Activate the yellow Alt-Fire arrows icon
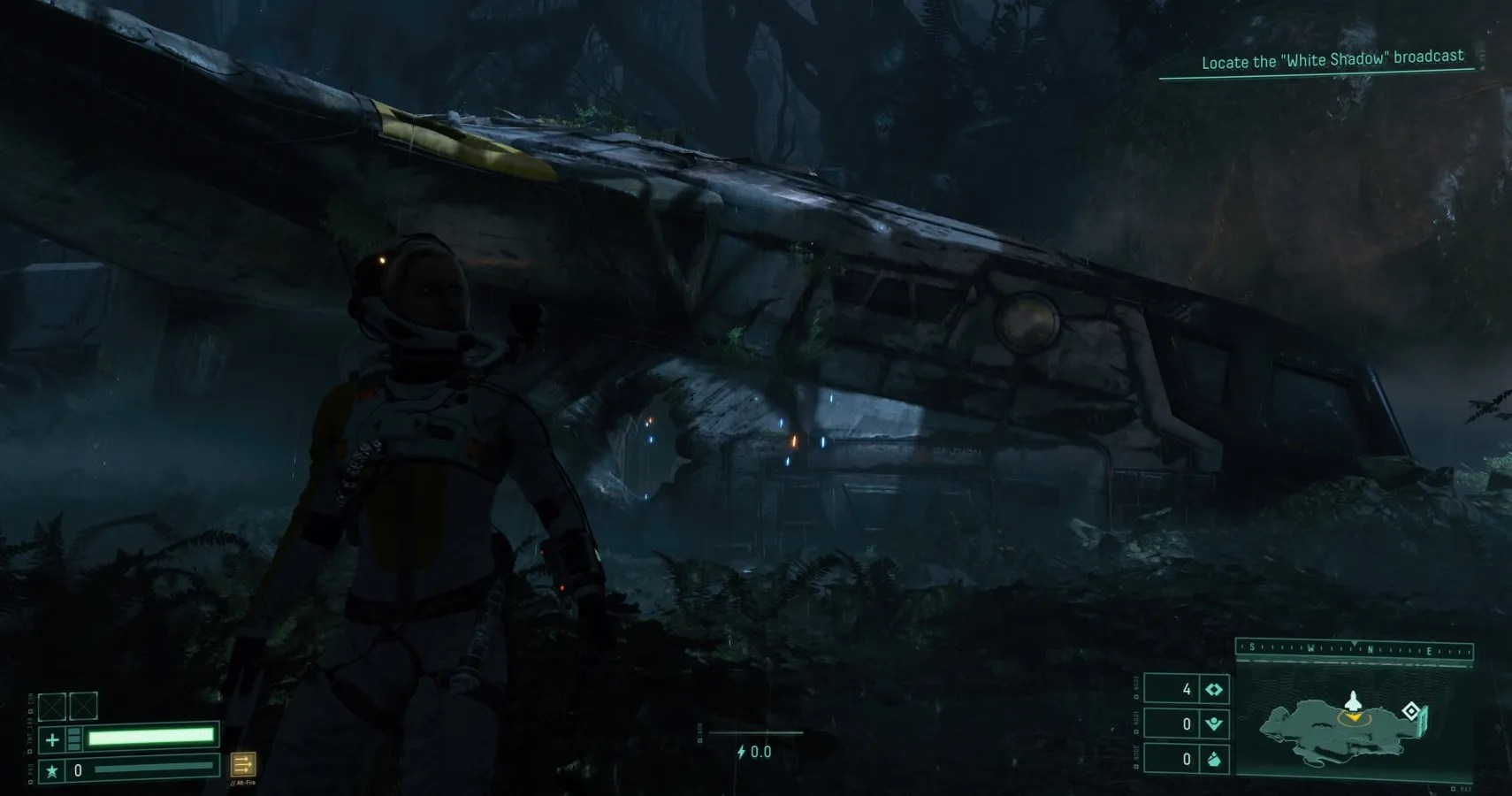Viewport: 1512px width, 796px height. [242, 764]
